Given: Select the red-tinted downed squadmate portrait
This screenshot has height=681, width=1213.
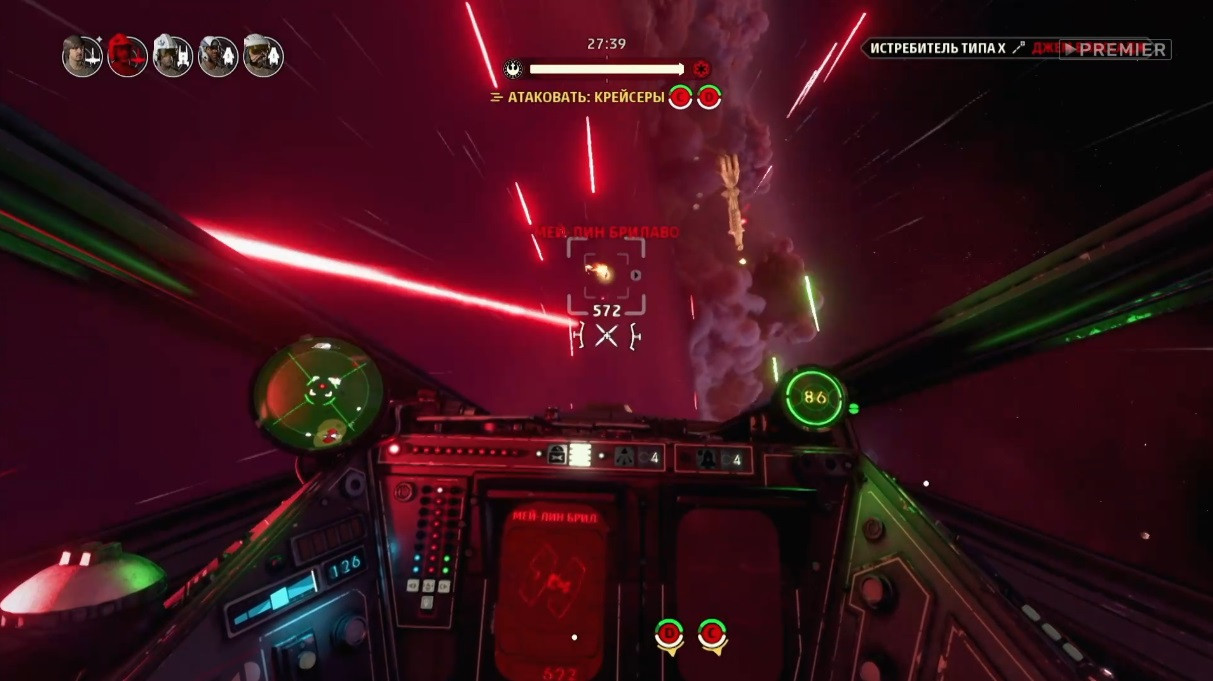Looking at the screenshot, I should [127, 56].
